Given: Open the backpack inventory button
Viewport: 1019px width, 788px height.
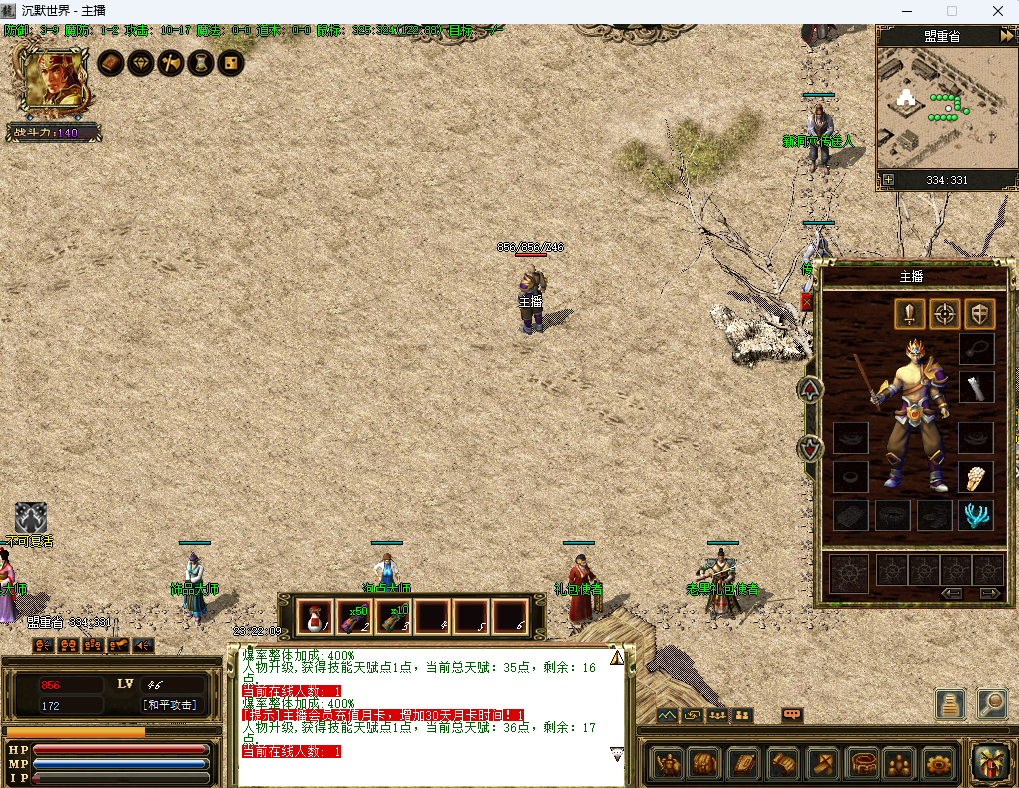Looking at the screenshot, I should [x=705, y=764].
